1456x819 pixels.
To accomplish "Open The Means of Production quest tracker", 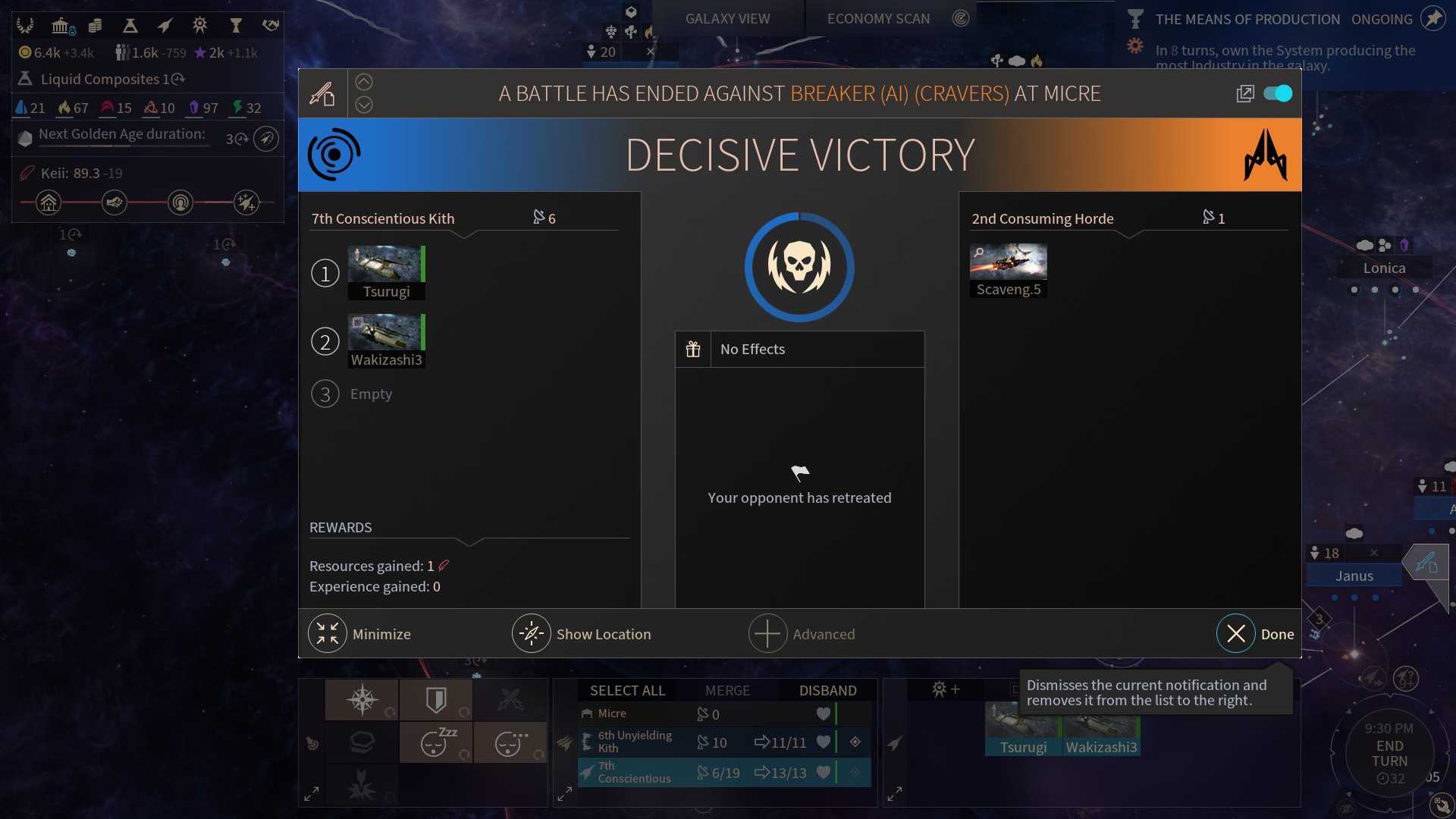I will click(x=1247, y=19).
